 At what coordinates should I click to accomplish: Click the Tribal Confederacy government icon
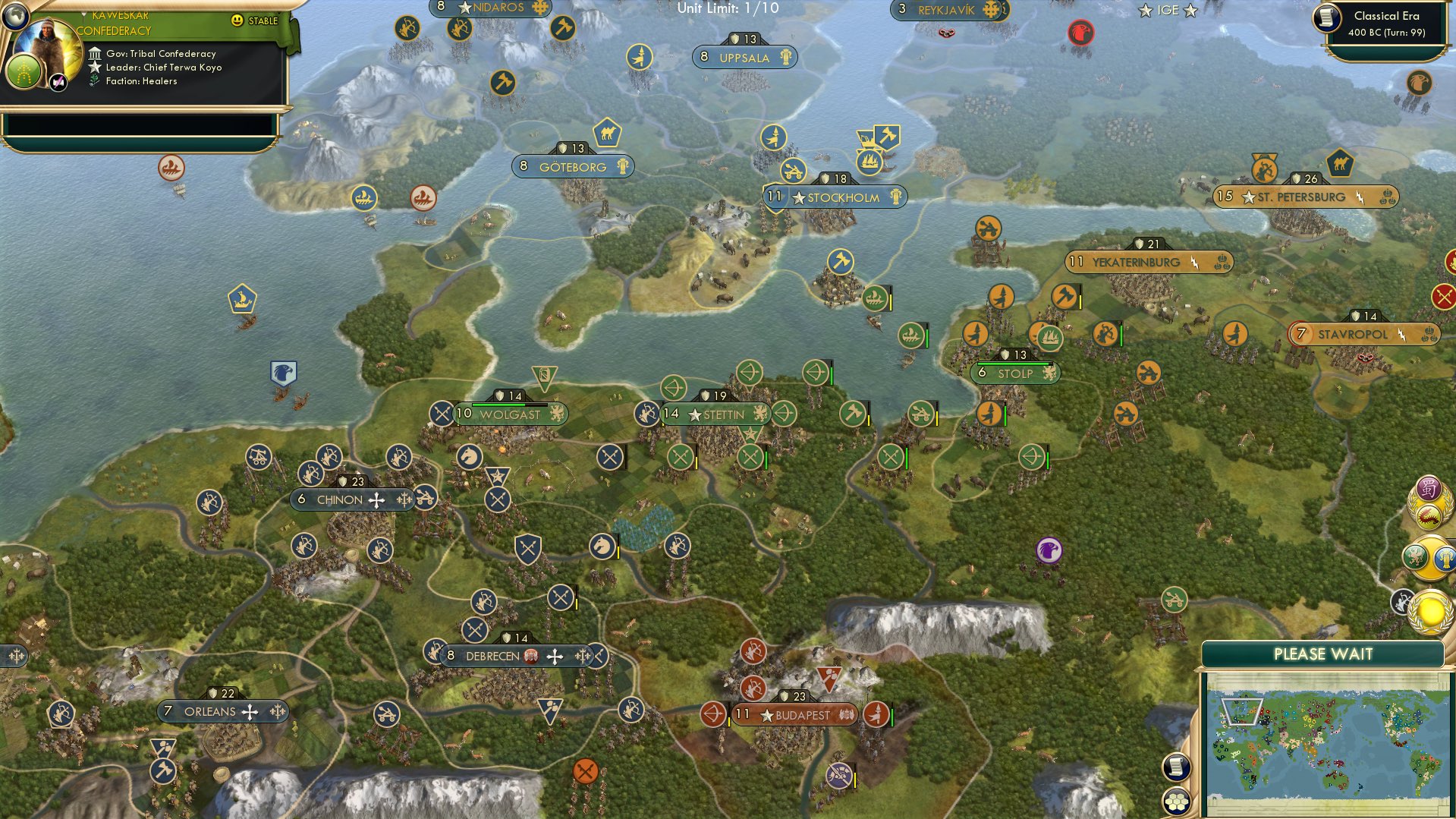pyautogui.click(x=96, y=54)
